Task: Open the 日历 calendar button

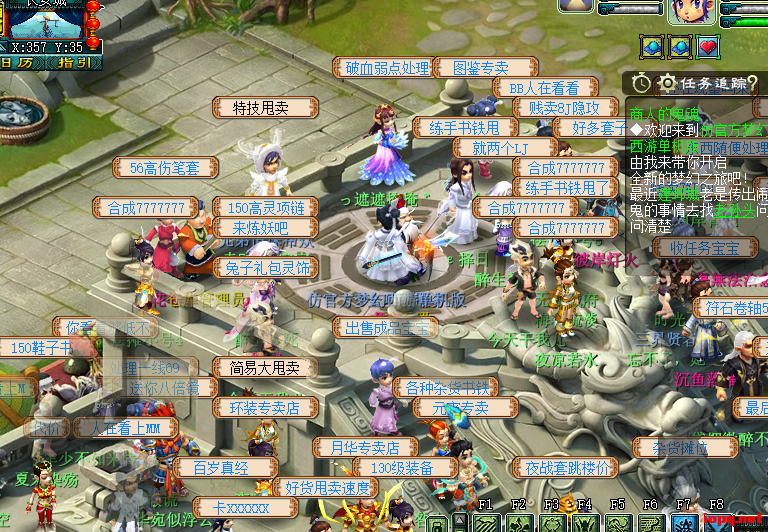Action: pos(20,62)
